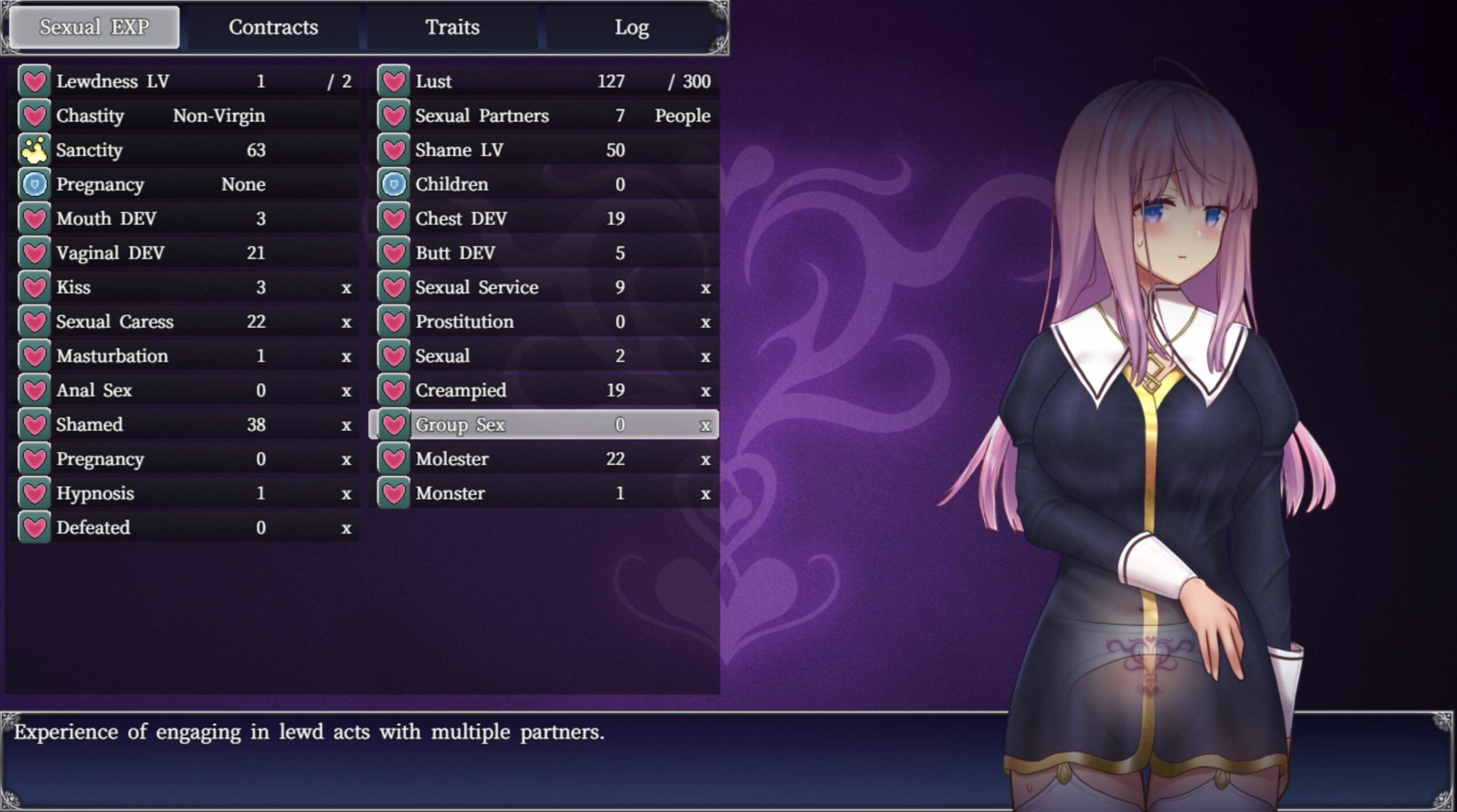Highlight the Sanctity stat entry

[185, 150]
